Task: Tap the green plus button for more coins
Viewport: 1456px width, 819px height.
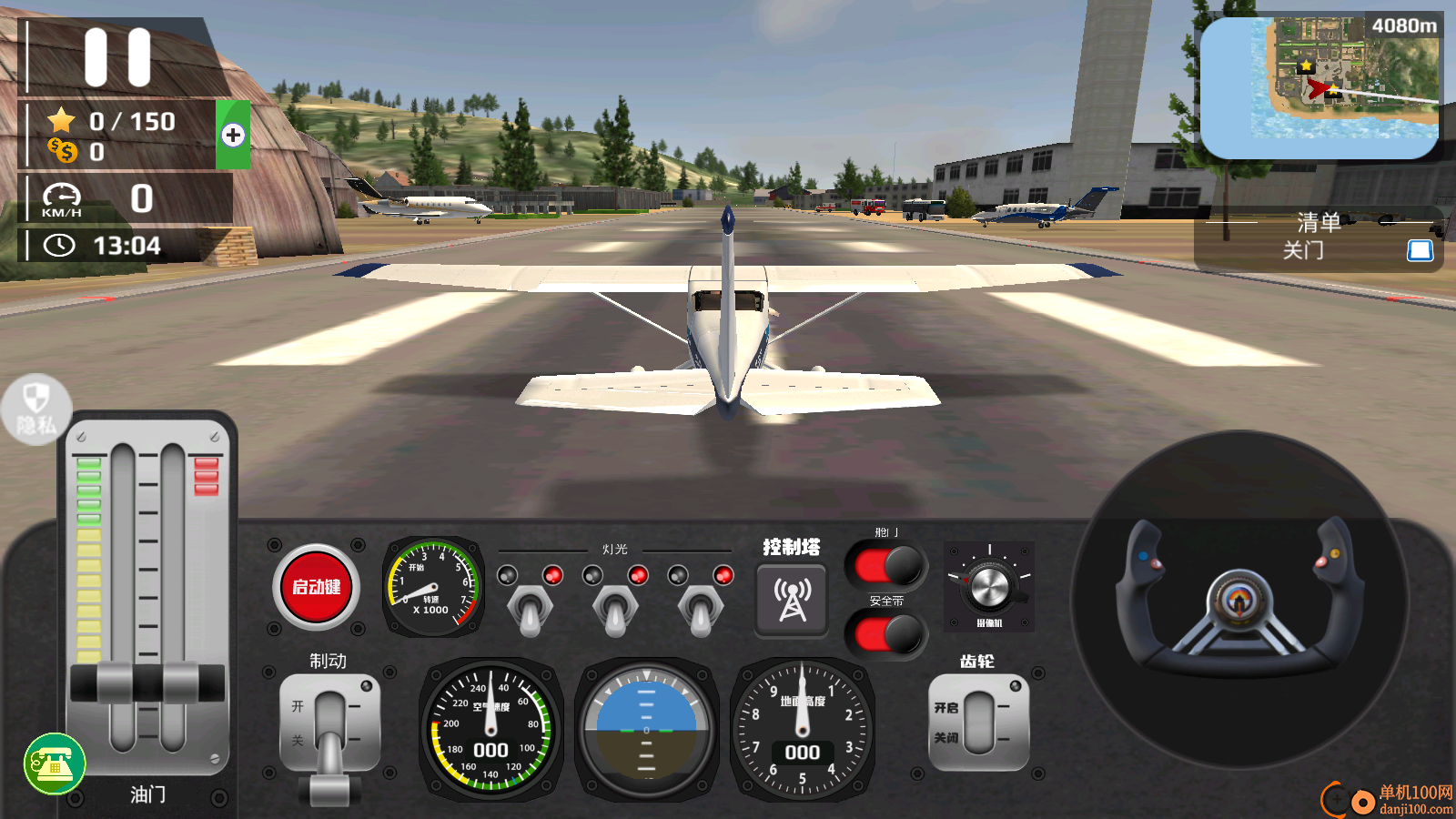Action: point(233,136)
